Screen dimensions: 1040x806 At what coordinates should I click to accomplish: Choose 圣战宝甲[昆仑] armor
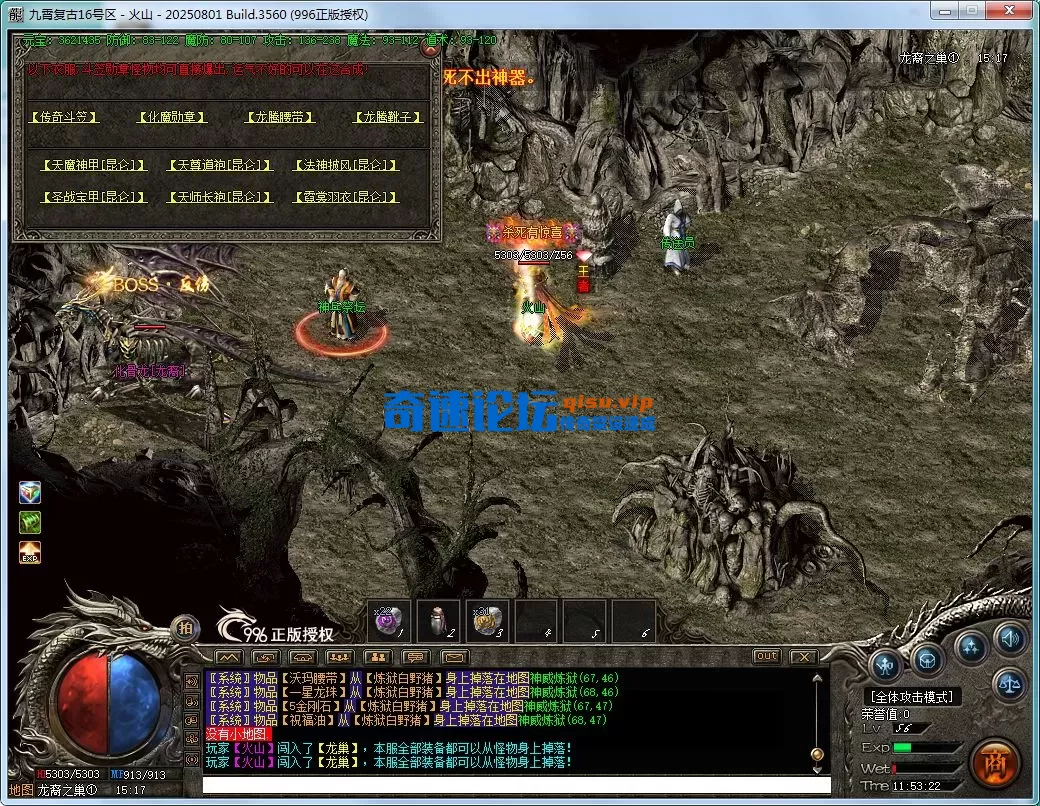coord(94,197)
